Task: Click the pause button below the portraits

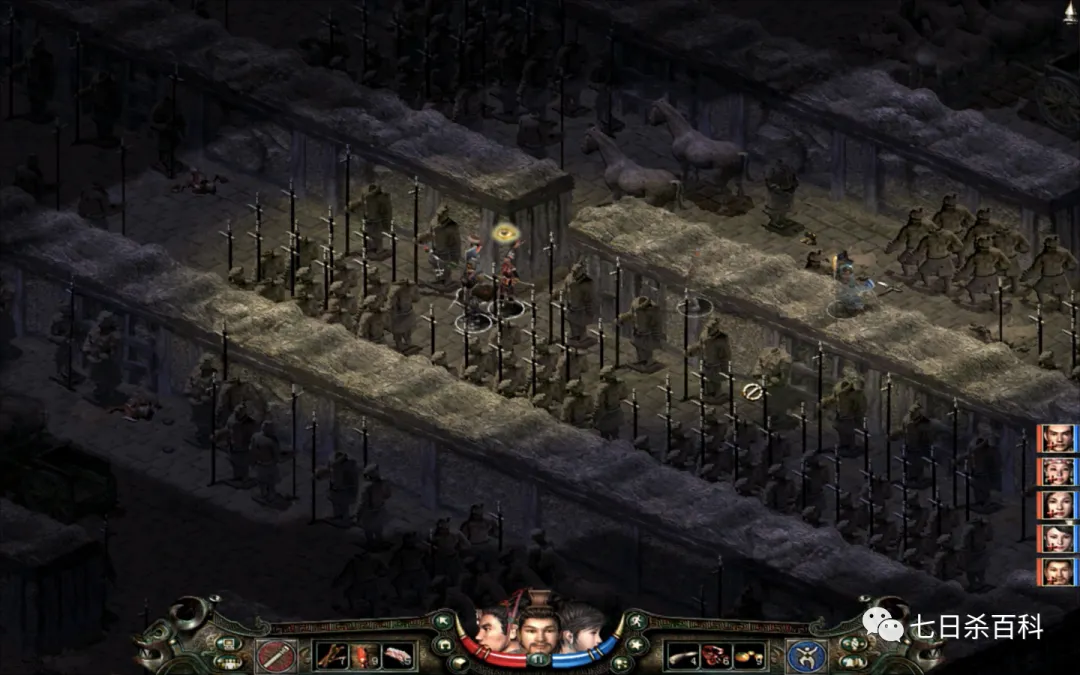Action: (x=540, y=660)
